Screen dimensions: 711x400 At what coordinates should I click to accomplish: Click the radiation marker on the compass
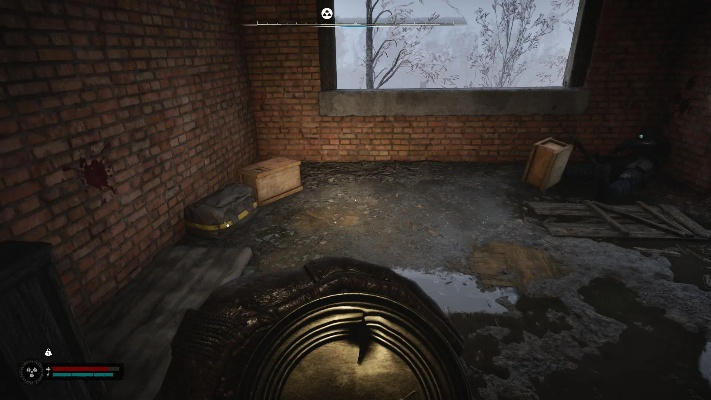(x=326, y=13)
